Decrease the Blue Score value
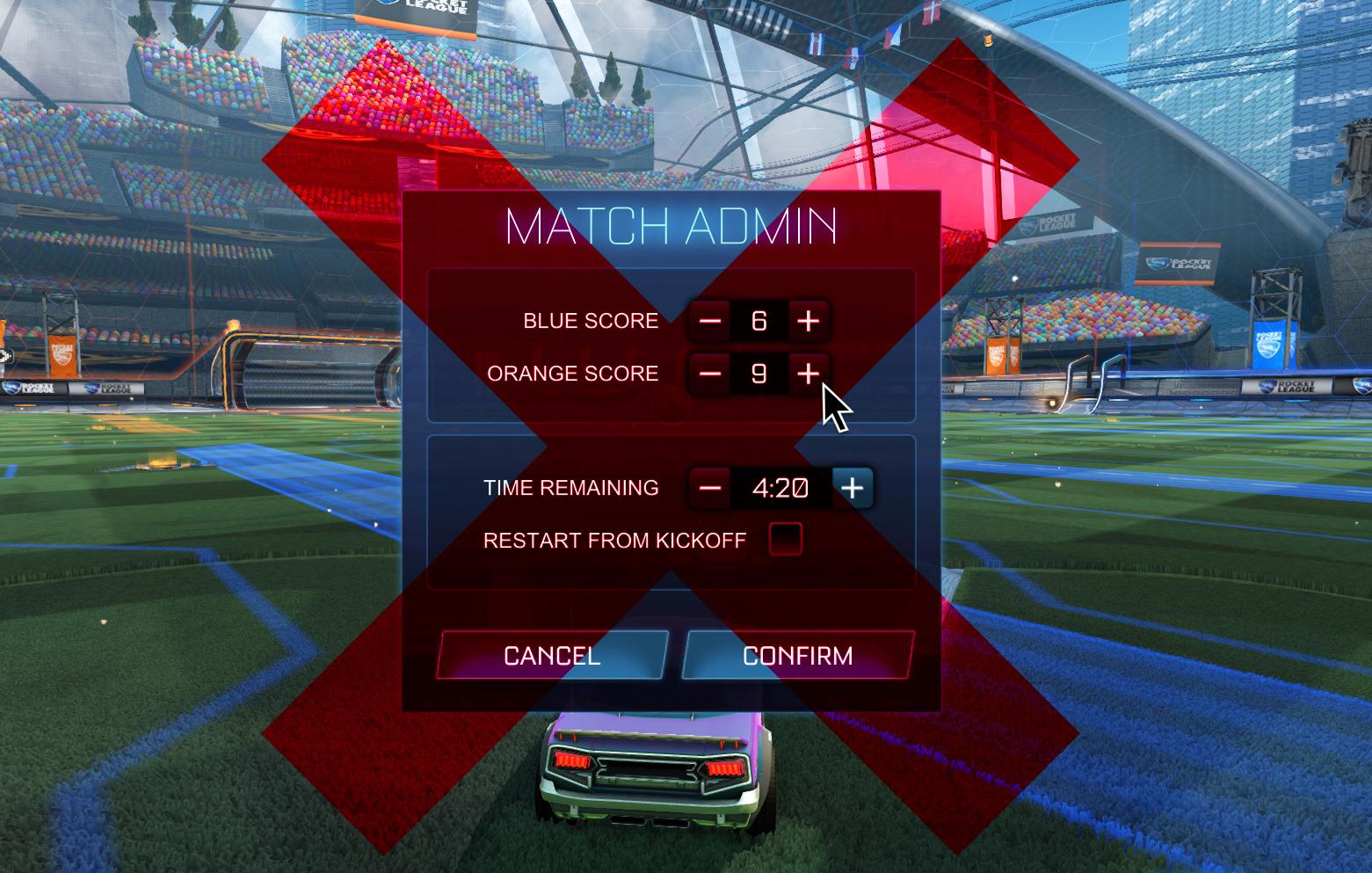Image resolution: width=1372 pixels, height=873 pixels. [710, 321]
